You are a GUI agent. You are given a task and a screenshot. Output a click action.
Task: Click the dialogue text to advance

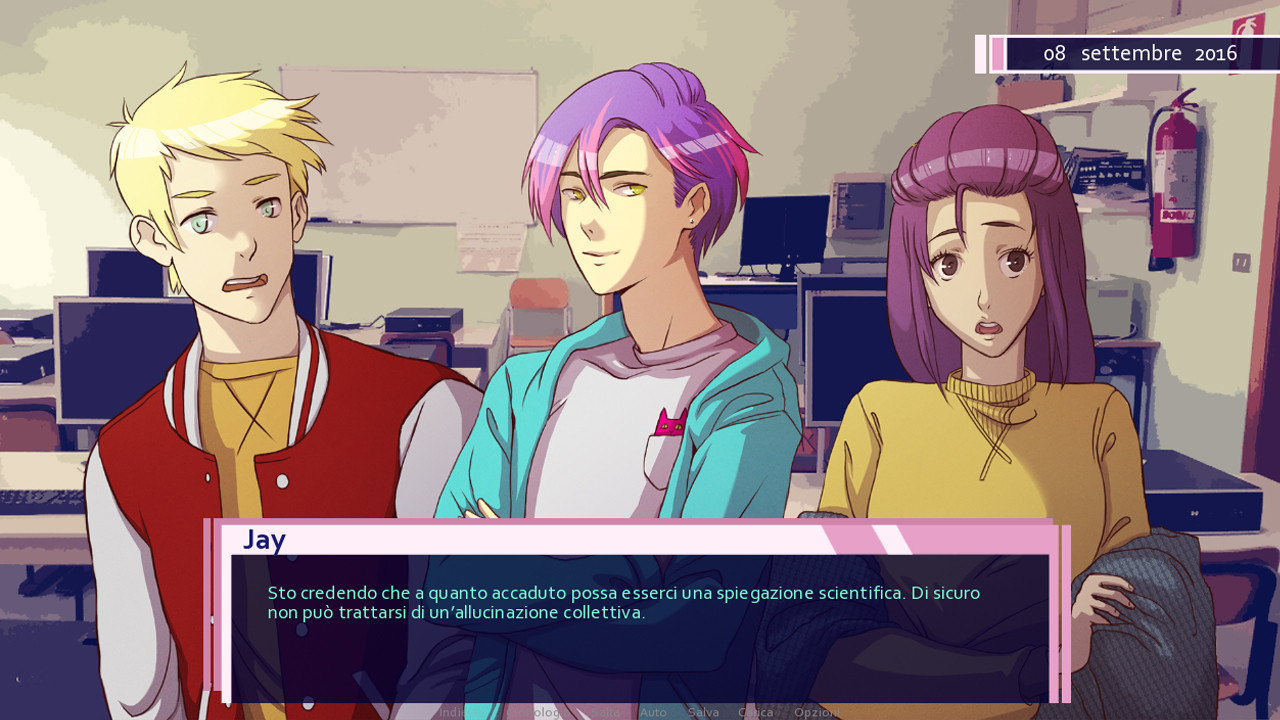point(620,600)
